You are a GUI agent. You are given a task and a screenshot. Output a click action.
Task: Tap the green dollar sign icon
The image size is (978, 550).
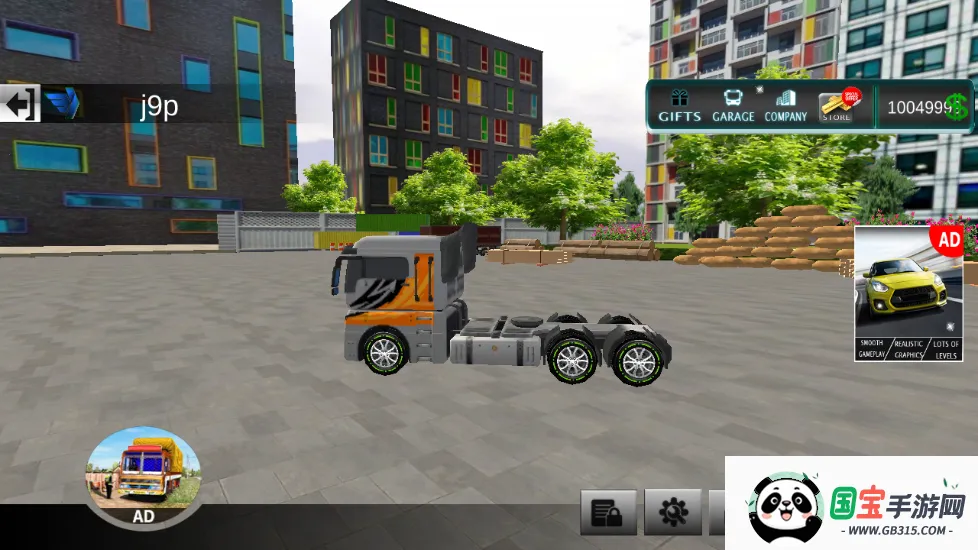(957, 107)
